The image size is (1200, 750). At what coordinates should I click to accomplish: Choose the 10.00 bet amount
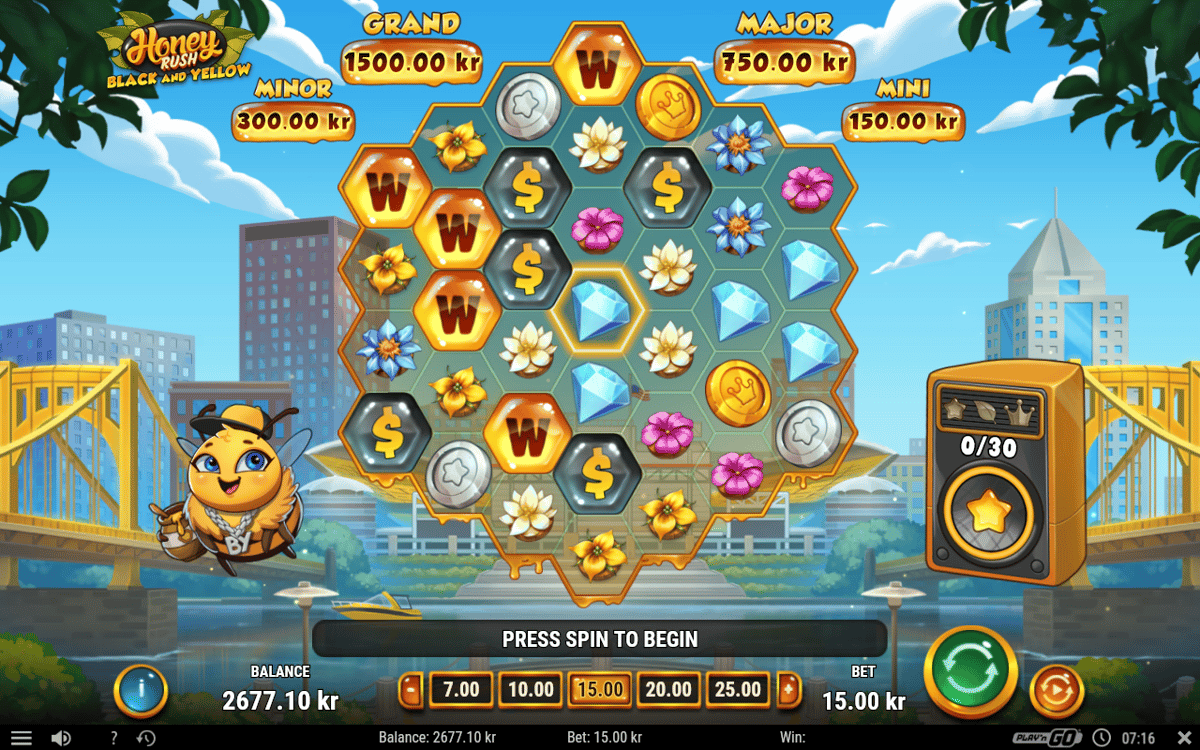tap(530, 689)
